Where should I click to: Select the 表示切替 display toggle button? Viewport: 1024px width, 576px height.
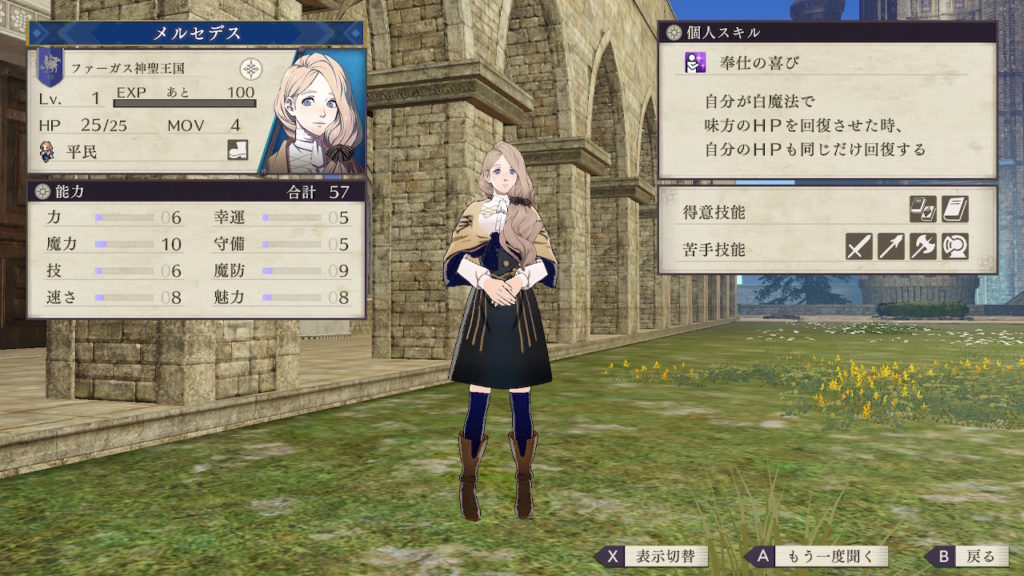[652, 556]
